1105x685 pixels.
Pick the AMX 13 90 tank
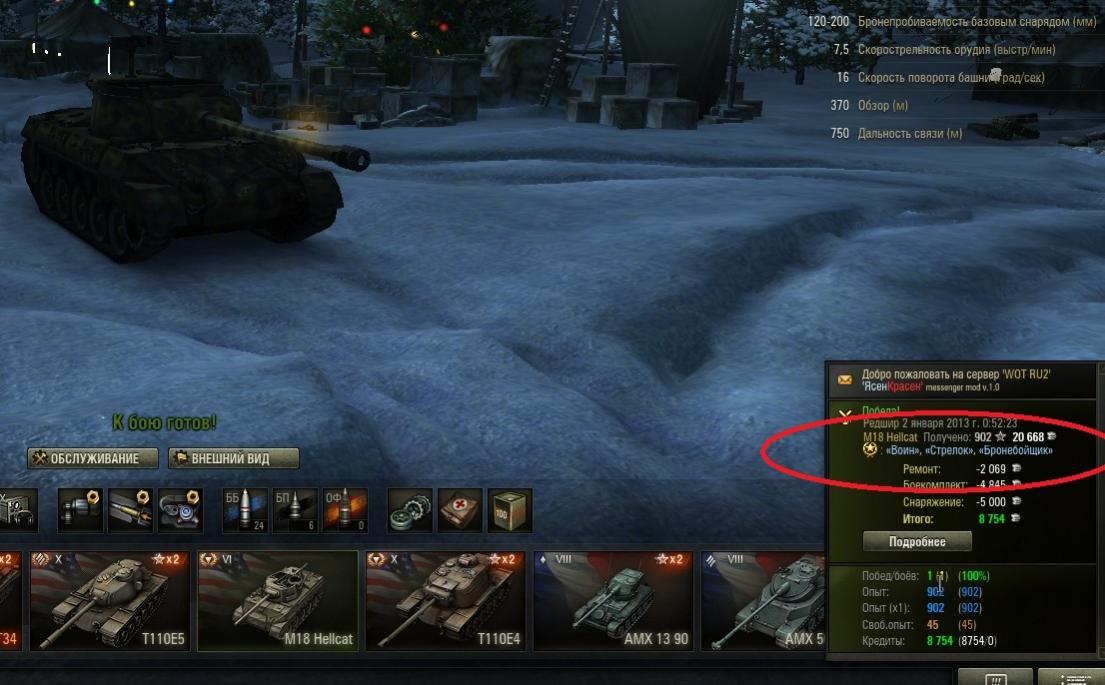(x=613, y=600)
